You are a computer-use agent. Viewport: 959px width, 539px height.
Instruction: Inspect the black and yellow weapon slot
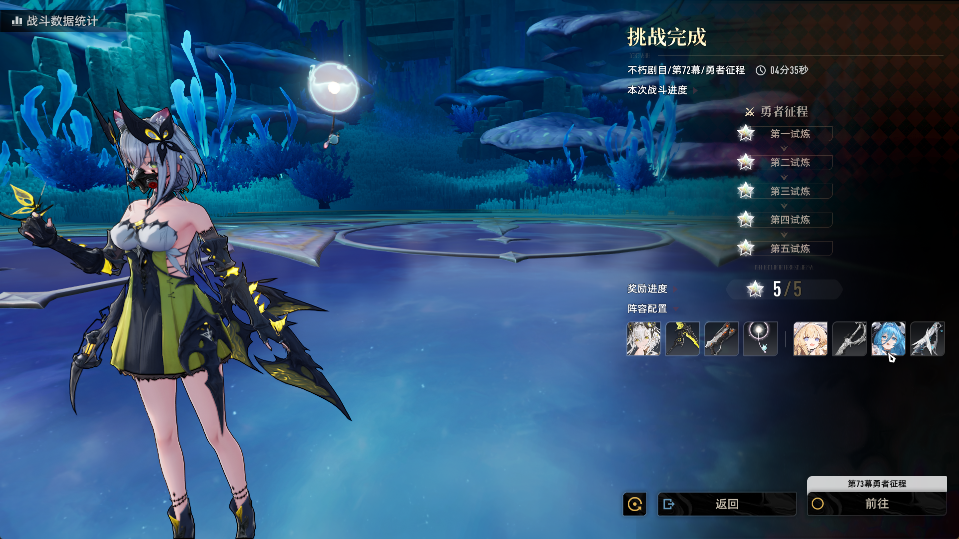(x=682, y=339)
